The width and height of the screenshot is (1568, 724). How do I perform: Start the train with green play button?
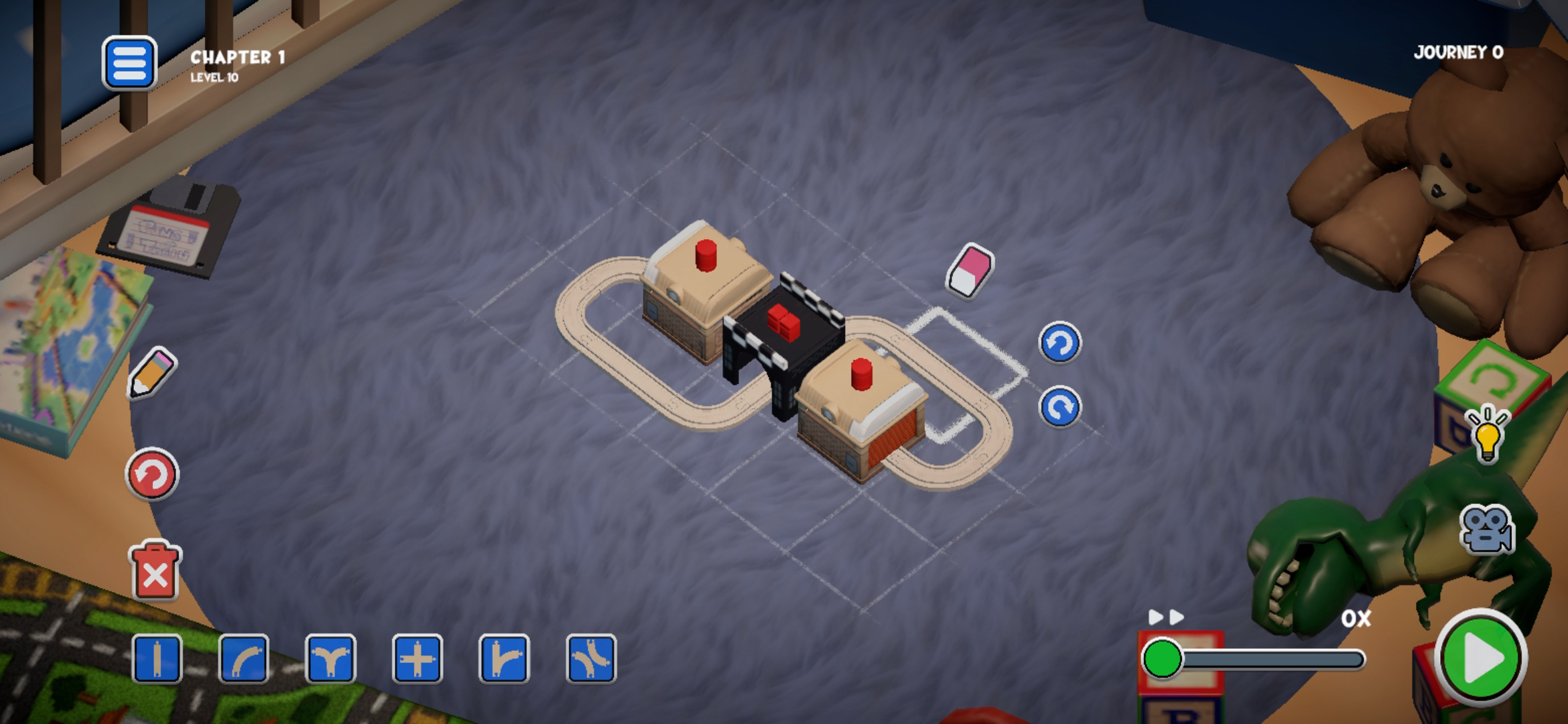(1481, 658)
